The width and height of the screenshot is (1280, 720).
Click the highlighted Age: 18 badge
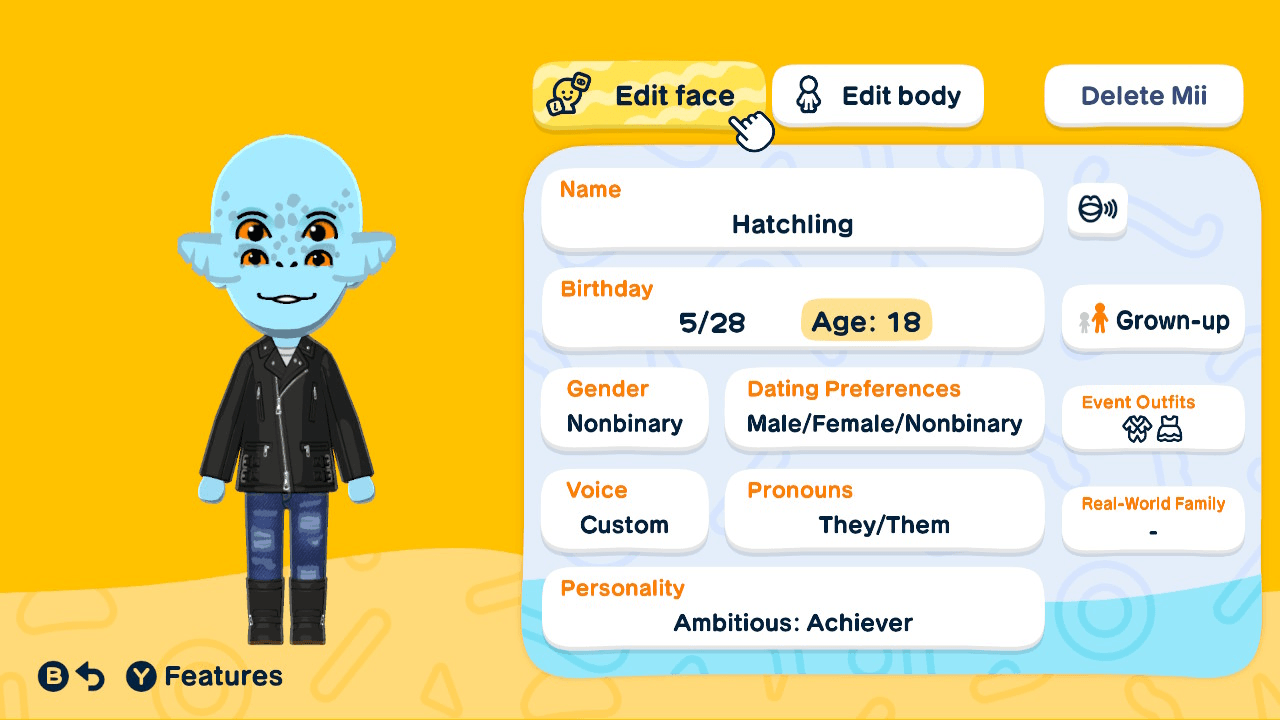(866, 323)
